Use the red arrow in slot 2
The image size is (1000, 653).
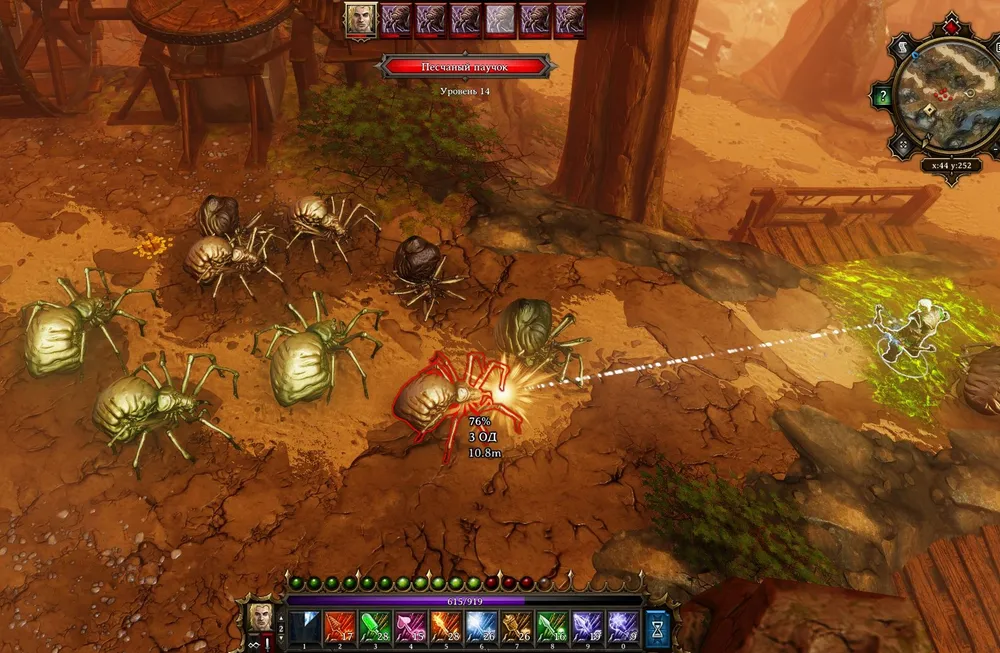(337, 627)
